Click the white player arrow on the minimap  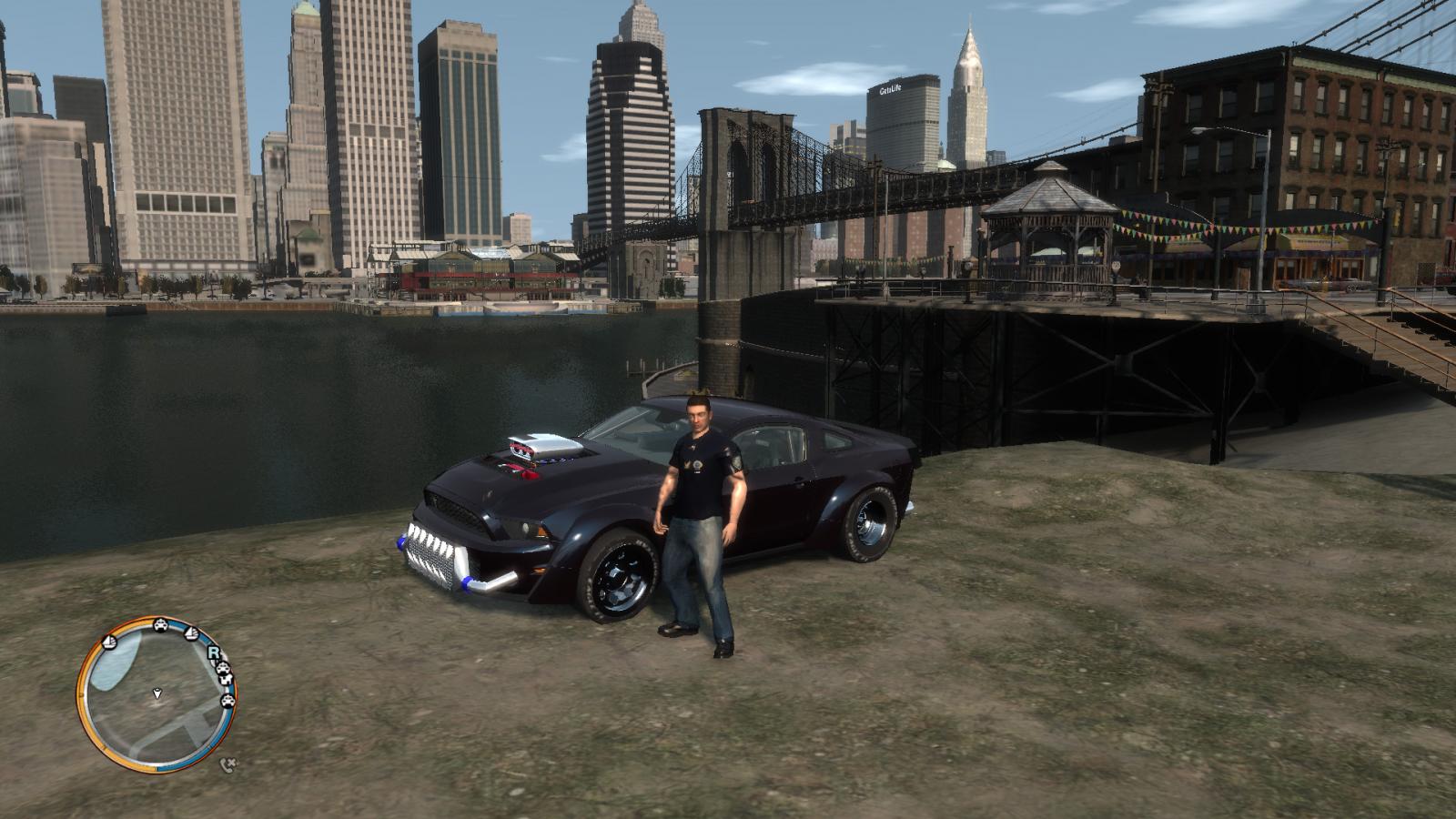tap(157, 694)
